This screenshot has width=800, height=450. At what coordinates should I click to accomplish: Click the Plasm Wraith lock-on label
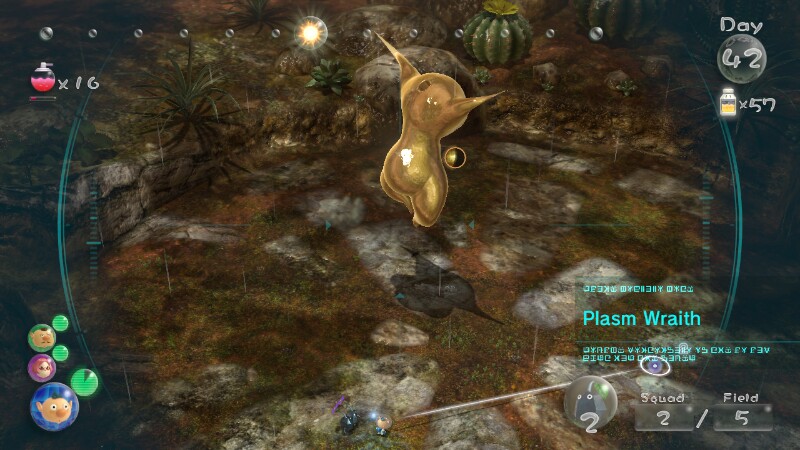(642, 319)
